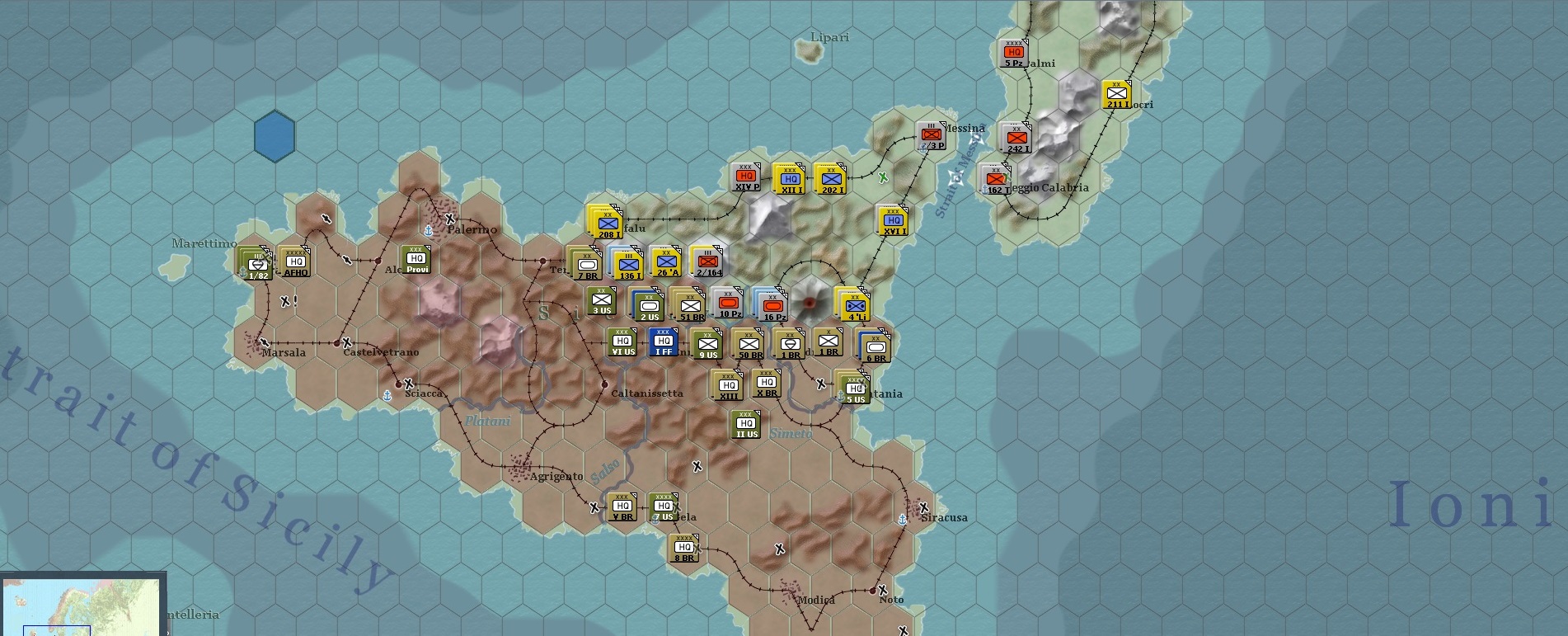Select the 5 Pz HQ counter near Palmi
The image size is (1568, 636).
pyautogui.click(x=1012, y=52)
